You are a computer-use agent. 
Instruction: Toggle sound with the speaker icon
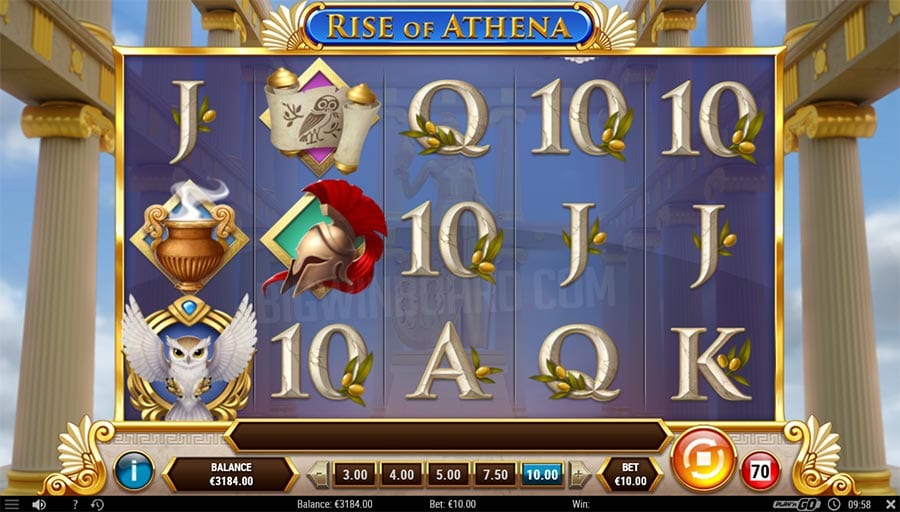[x=38, y=504]
